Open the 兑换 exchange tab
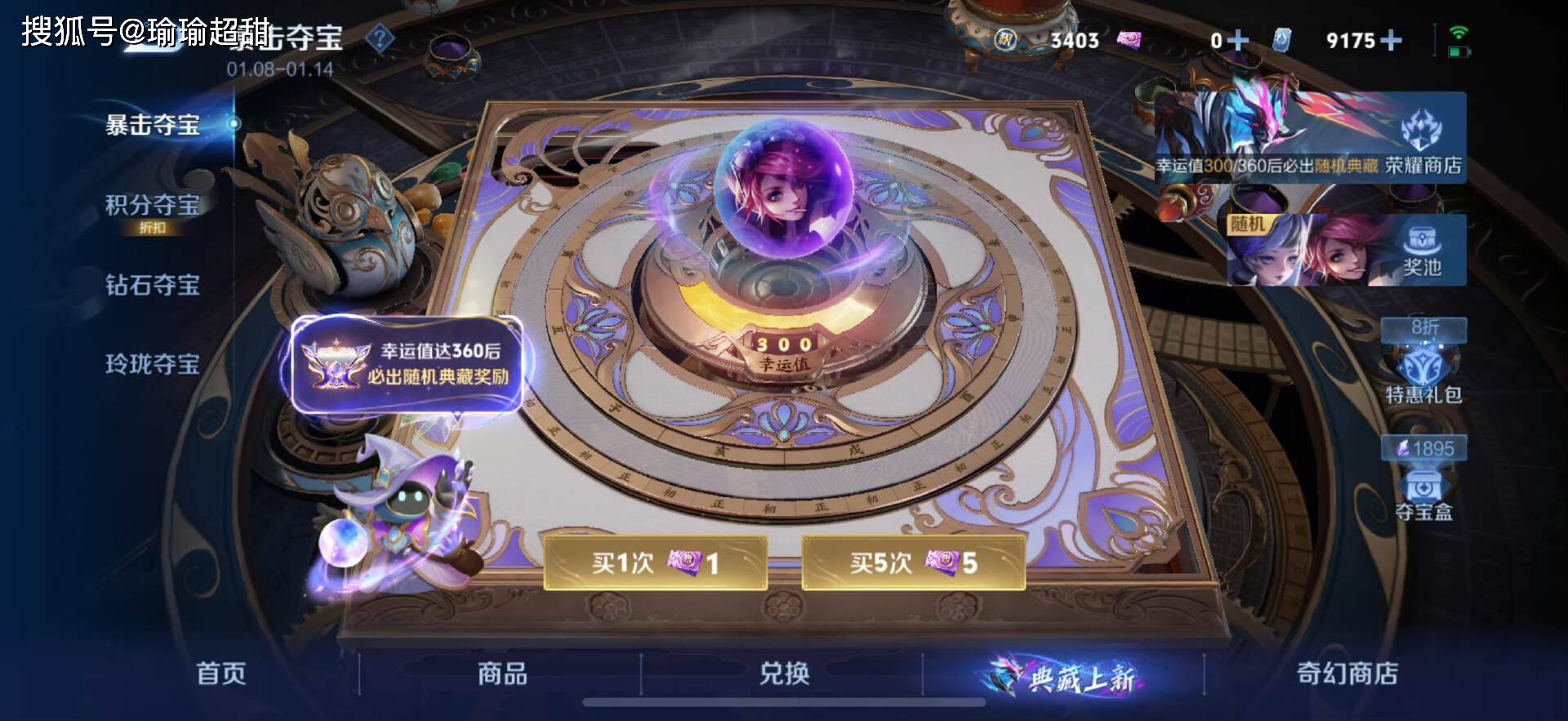This screenshot has height=721, width=1568. [784, 674]
